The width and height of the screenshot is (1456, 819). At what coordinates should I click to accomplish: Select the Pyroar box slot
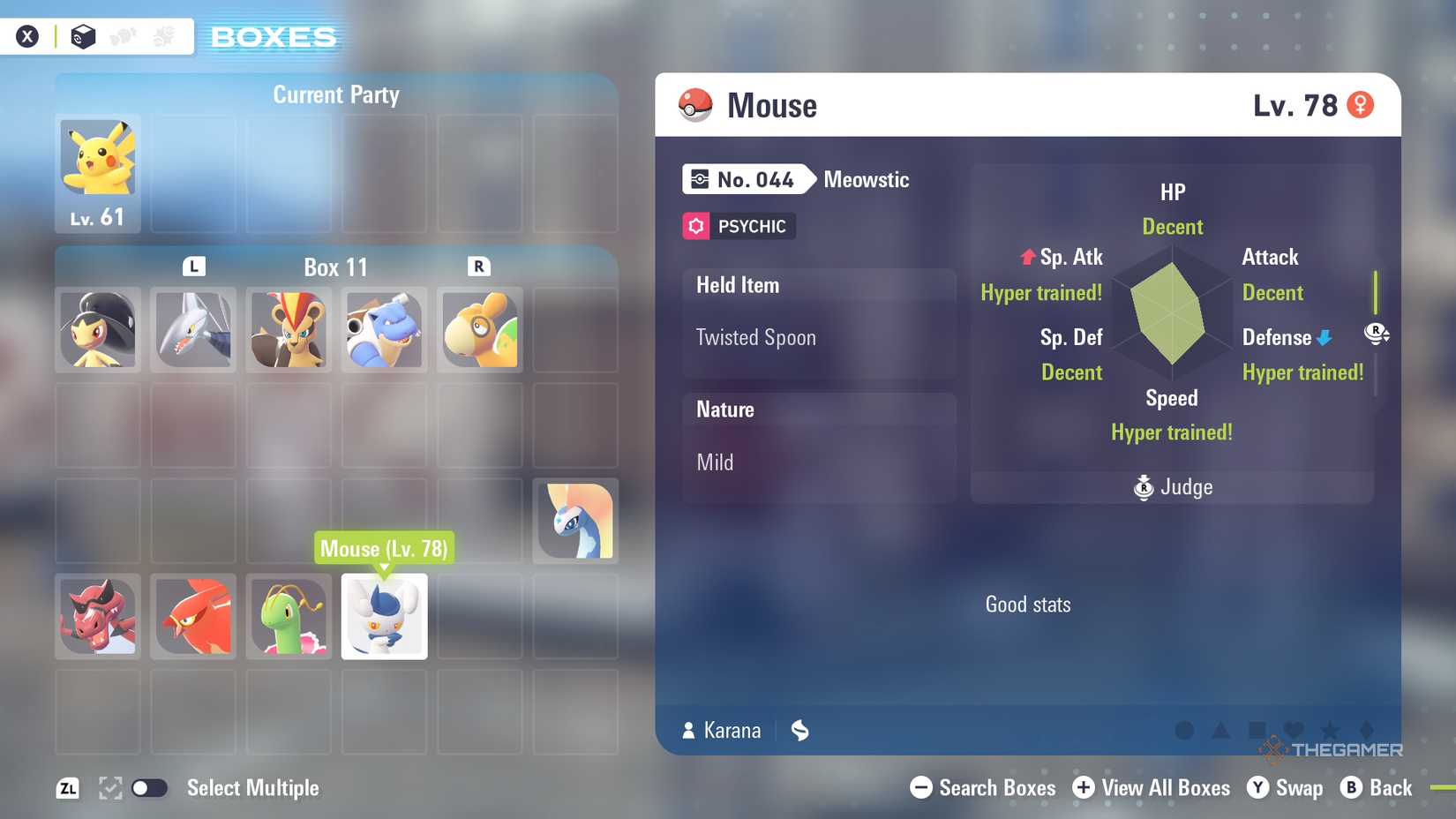[289, 329]
